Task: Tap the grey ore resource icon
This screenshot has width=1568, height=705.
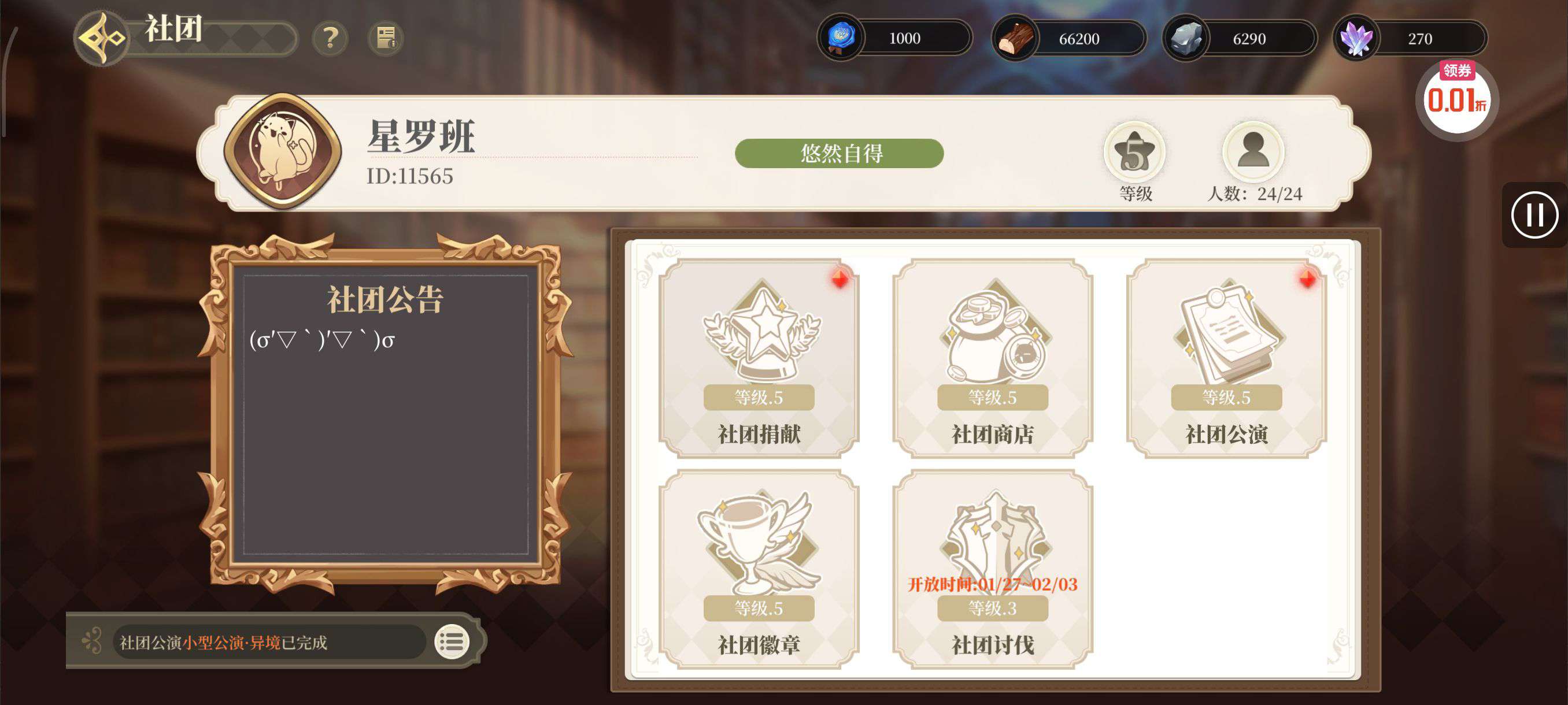Action: click(1186, 39)
